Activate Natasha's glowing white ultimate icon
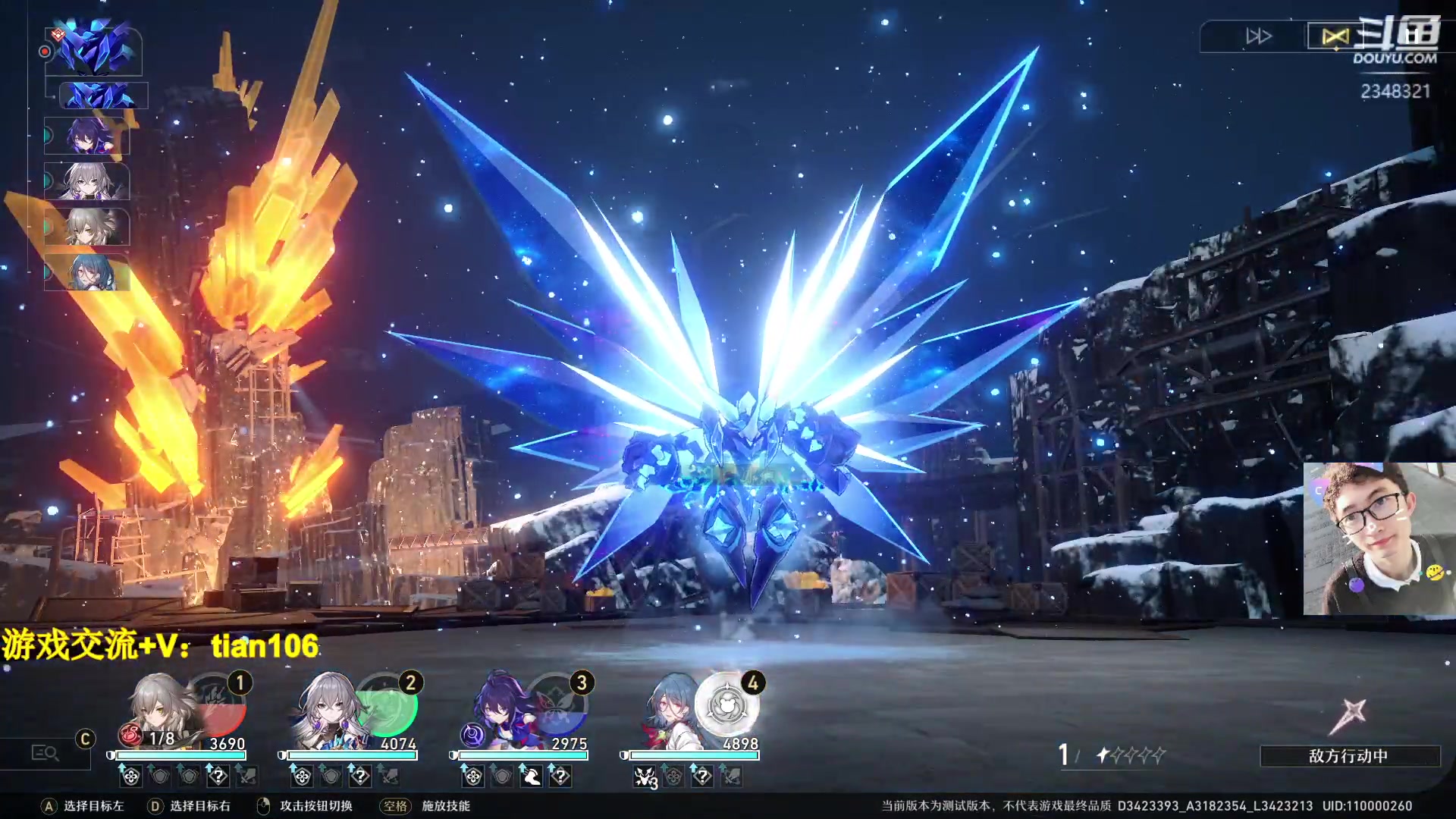This screenshot has width=1456, height=819. click(x=728, y=705)
